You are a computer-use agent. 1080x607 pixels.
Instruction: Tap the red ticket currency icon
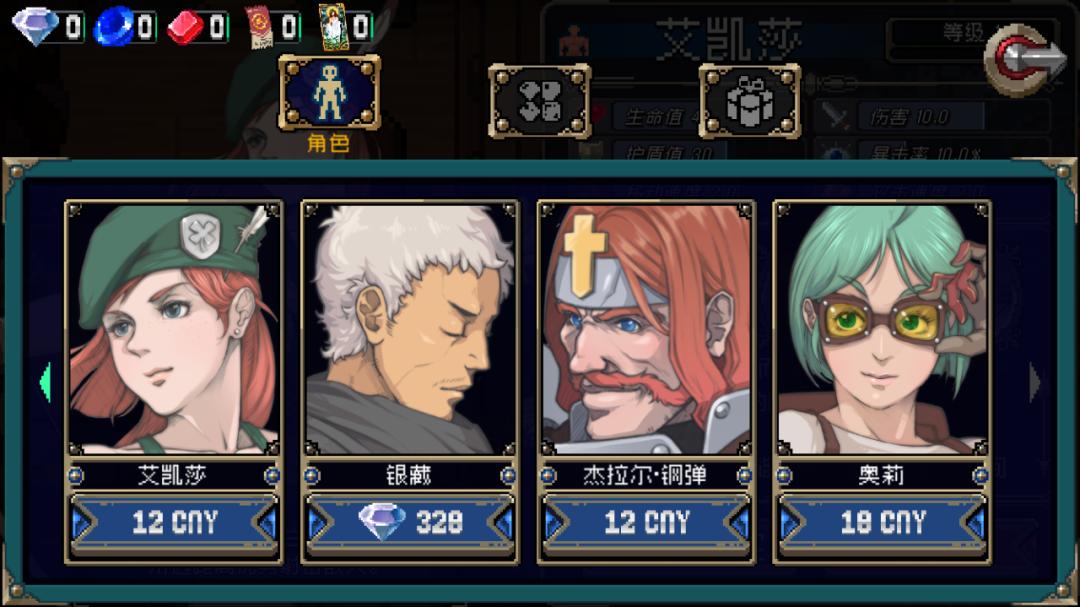click(261, 27)
